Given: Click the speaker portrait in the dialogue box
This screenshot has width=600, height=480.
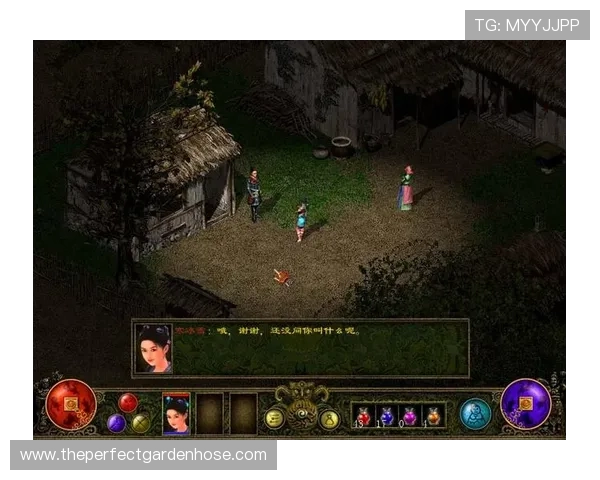Looking at the screenshot, I should (153, 348).
